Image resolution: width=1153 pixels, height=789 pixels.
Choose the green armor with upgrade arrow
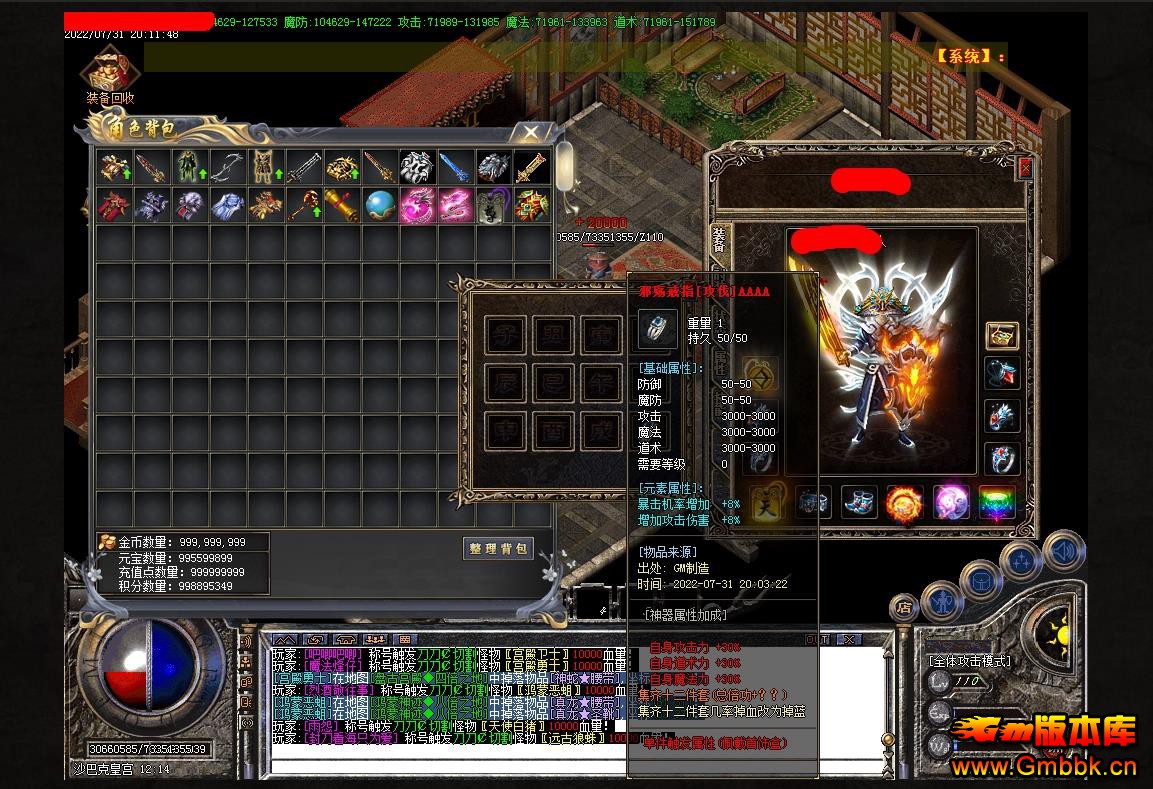pyautogui.click(x=189, y=167)
